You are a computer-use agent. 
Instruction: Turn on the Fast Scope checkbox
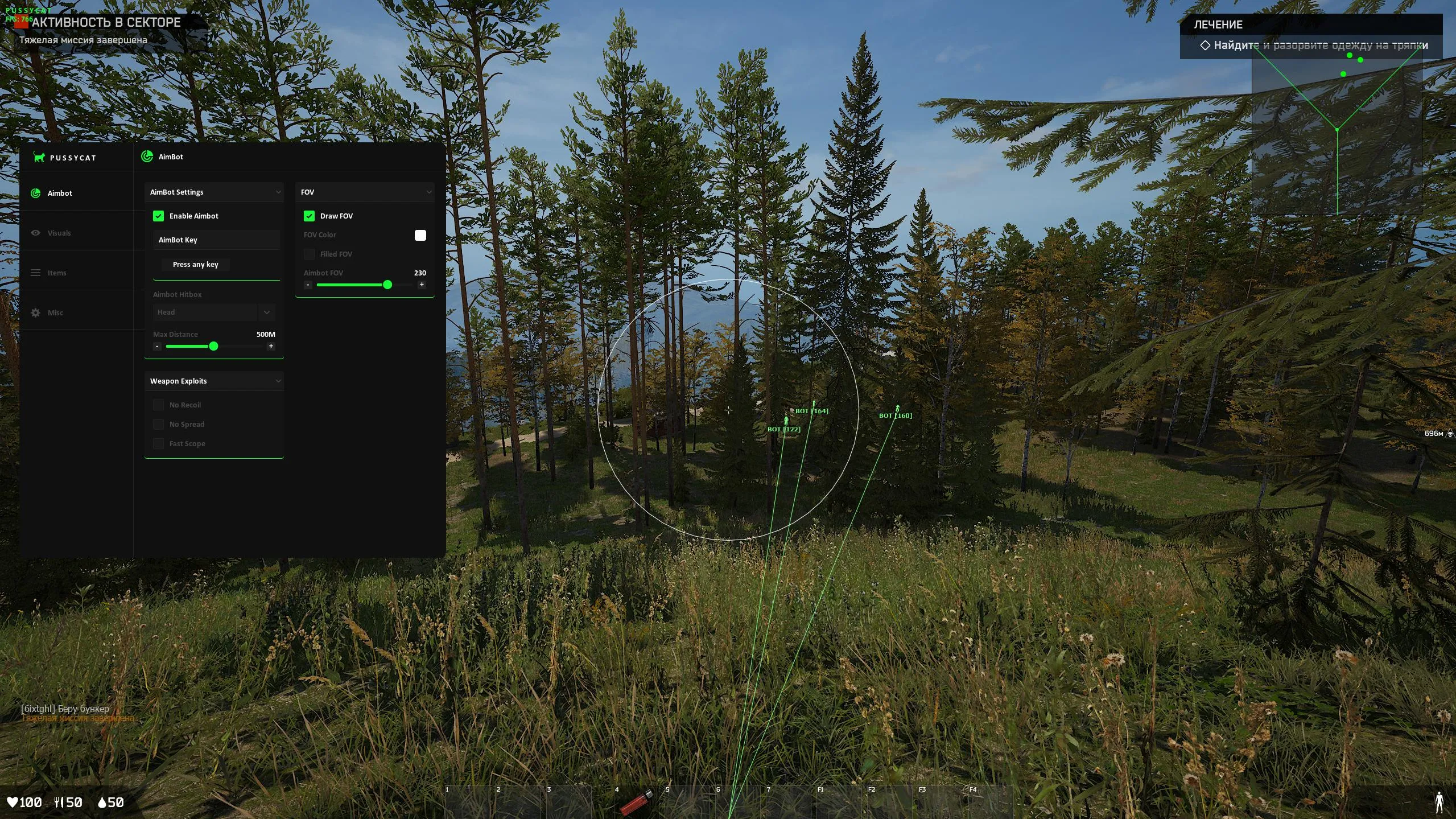point(158,443)
